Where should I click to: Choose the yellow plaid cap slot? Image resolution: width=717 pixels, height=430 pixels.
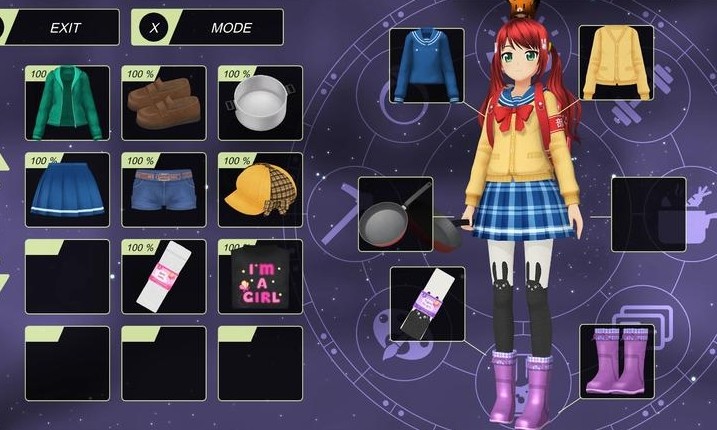coord(260,190)
